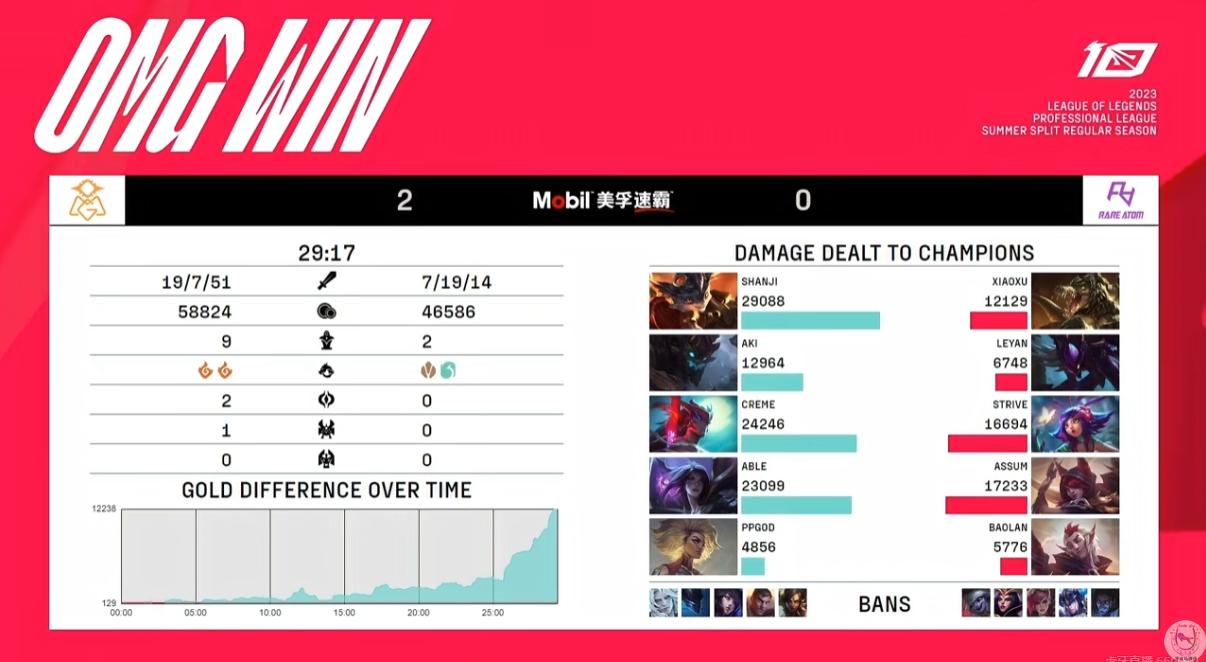The image size is (1206, 662).
Task: Select BAOLAN's champion portrait
Action: coord(1075,547)
